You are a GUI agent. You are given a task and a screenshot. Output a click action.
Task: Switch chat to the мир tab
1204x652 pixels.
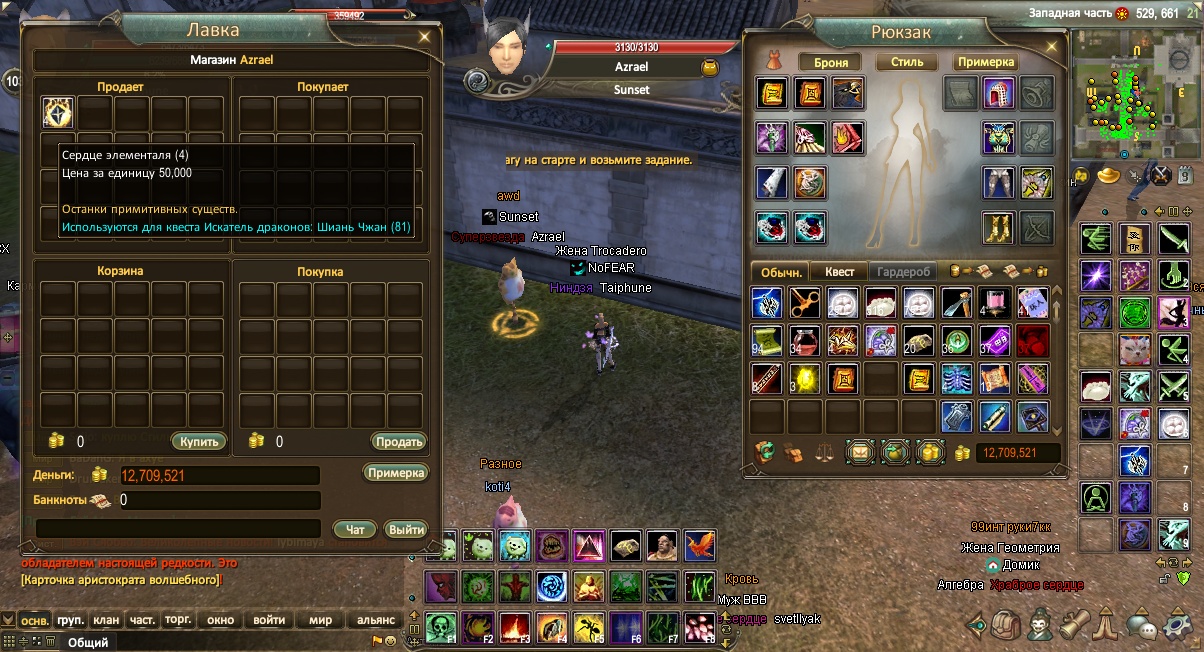tap(320, 620)
